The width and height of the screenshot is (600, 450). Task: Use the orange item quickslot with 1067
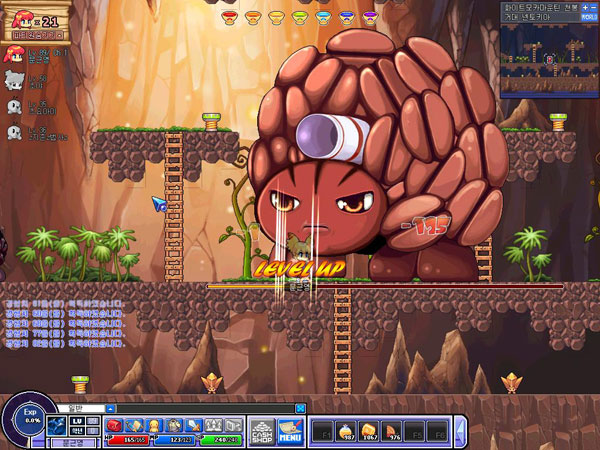[x=372, y=430]
